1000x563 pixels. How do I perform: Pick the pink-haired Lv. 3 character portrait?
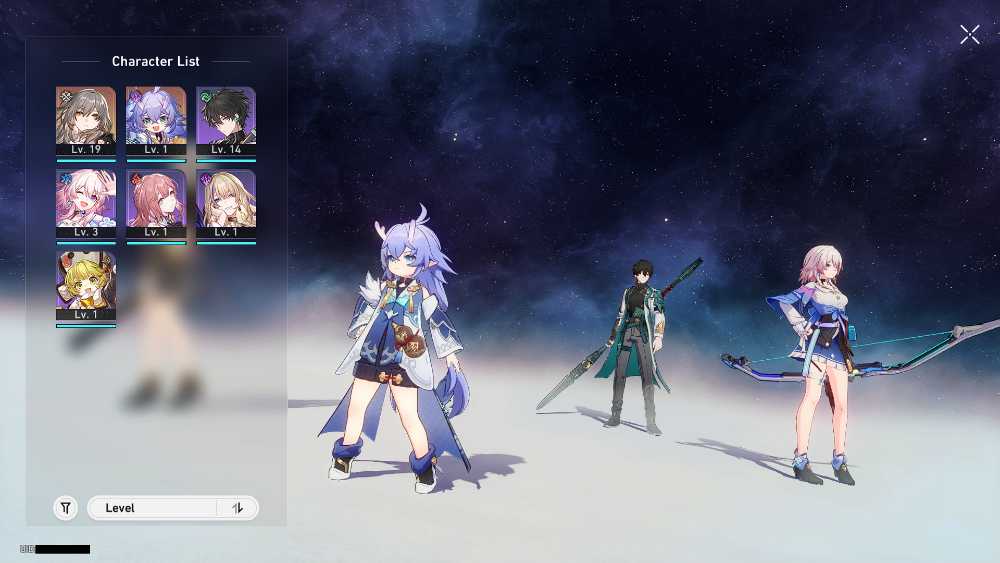tap(86, 203)
